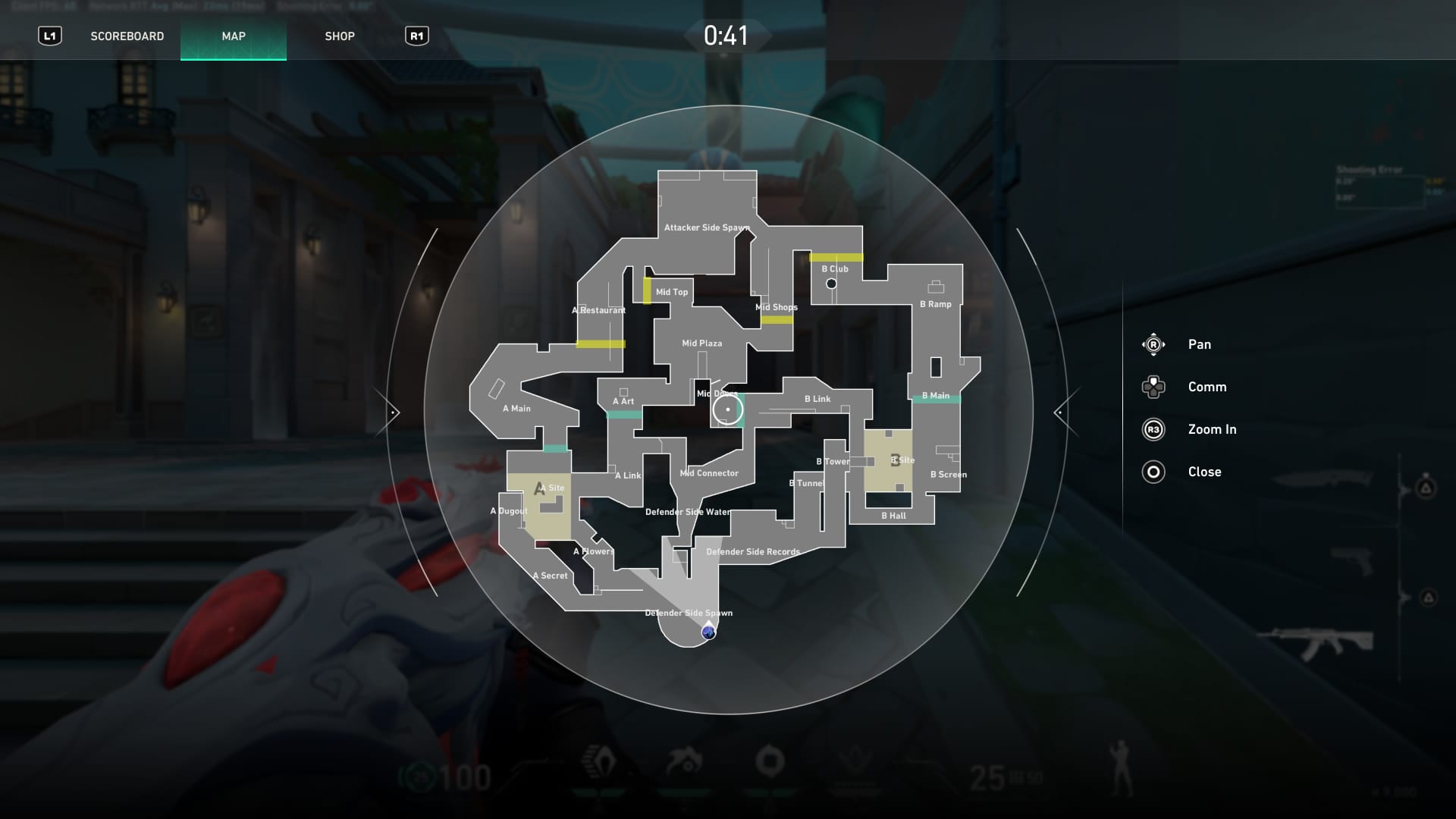1456x819 pixels.
Task: Click the L1 shoulder button icon
Action: click(51, 35)
